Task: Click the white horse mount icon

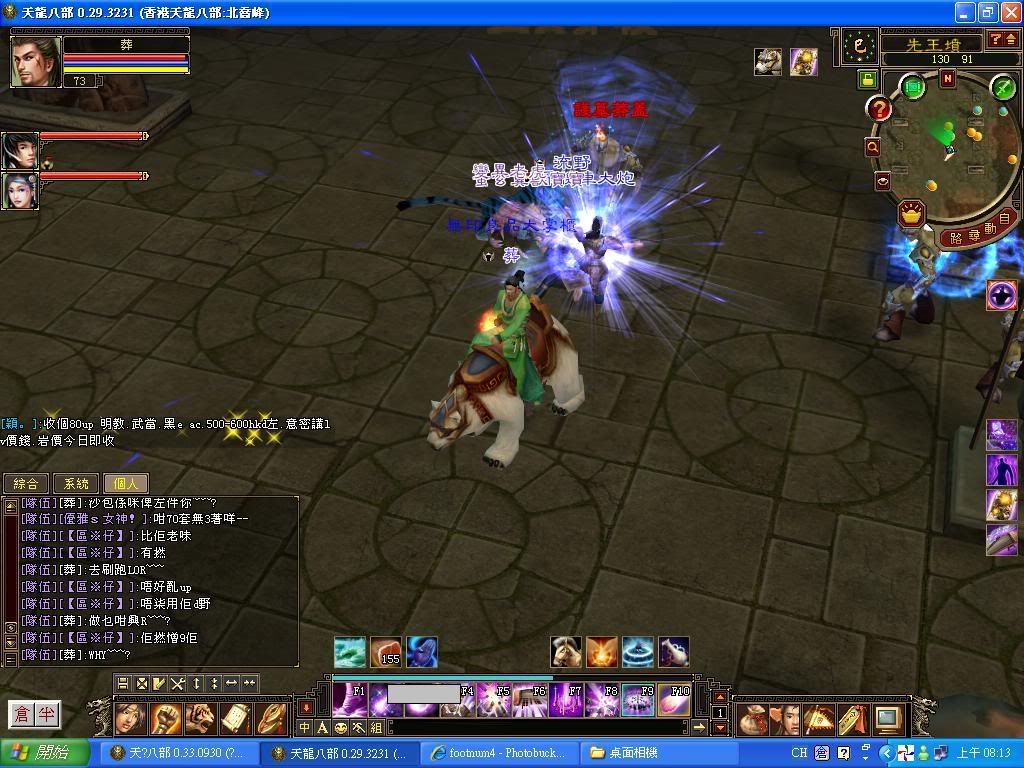Action: (565, 652)
